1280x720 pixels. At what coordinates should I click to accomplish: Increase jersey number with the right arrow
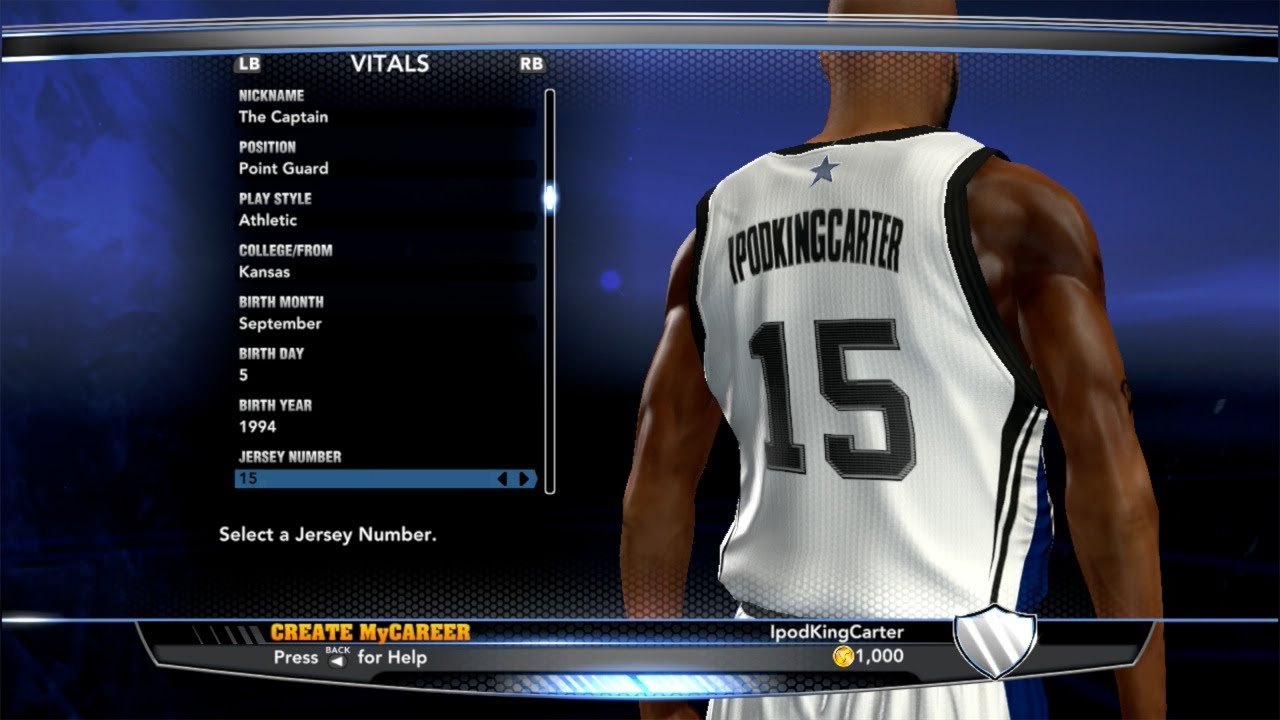524,479
